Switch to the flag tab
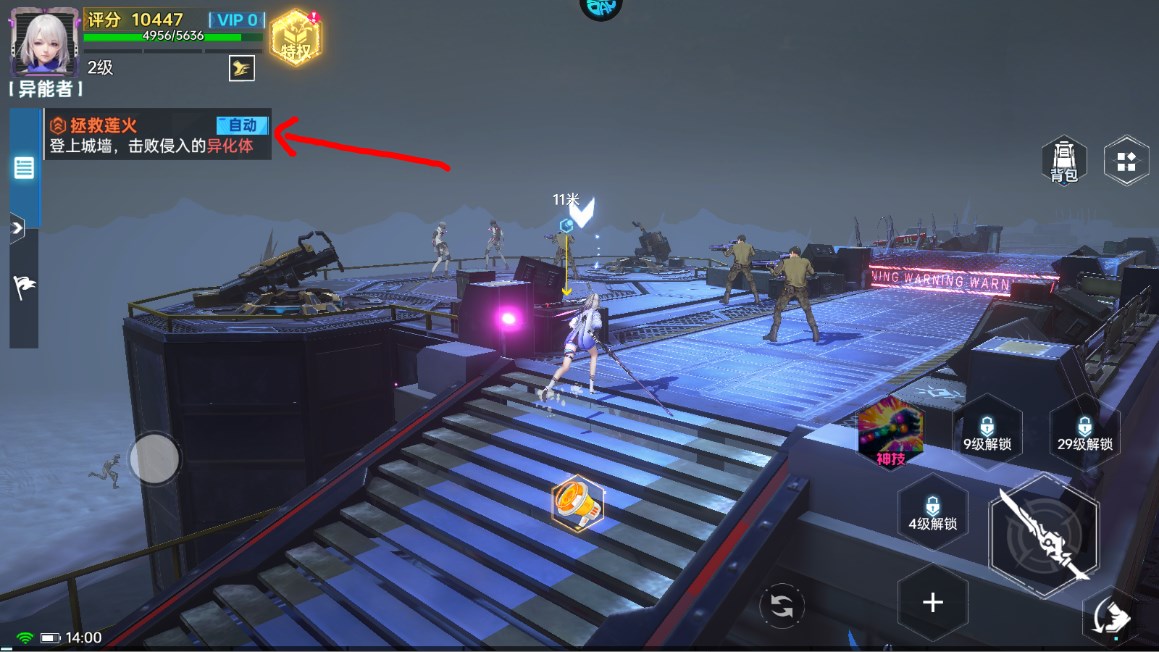Screen dimensions: 1159x652 click(x=24, y=287)
